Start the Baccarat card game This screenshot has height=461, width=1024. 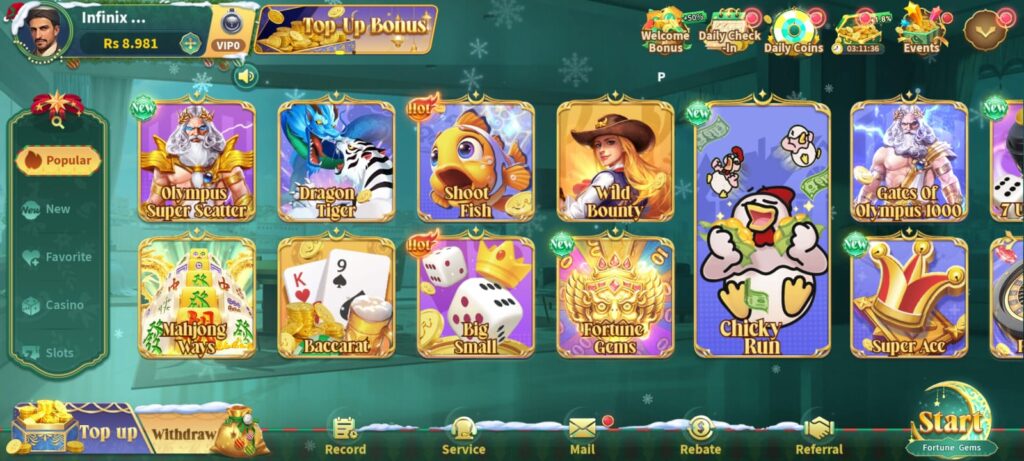tap(336, 297)
